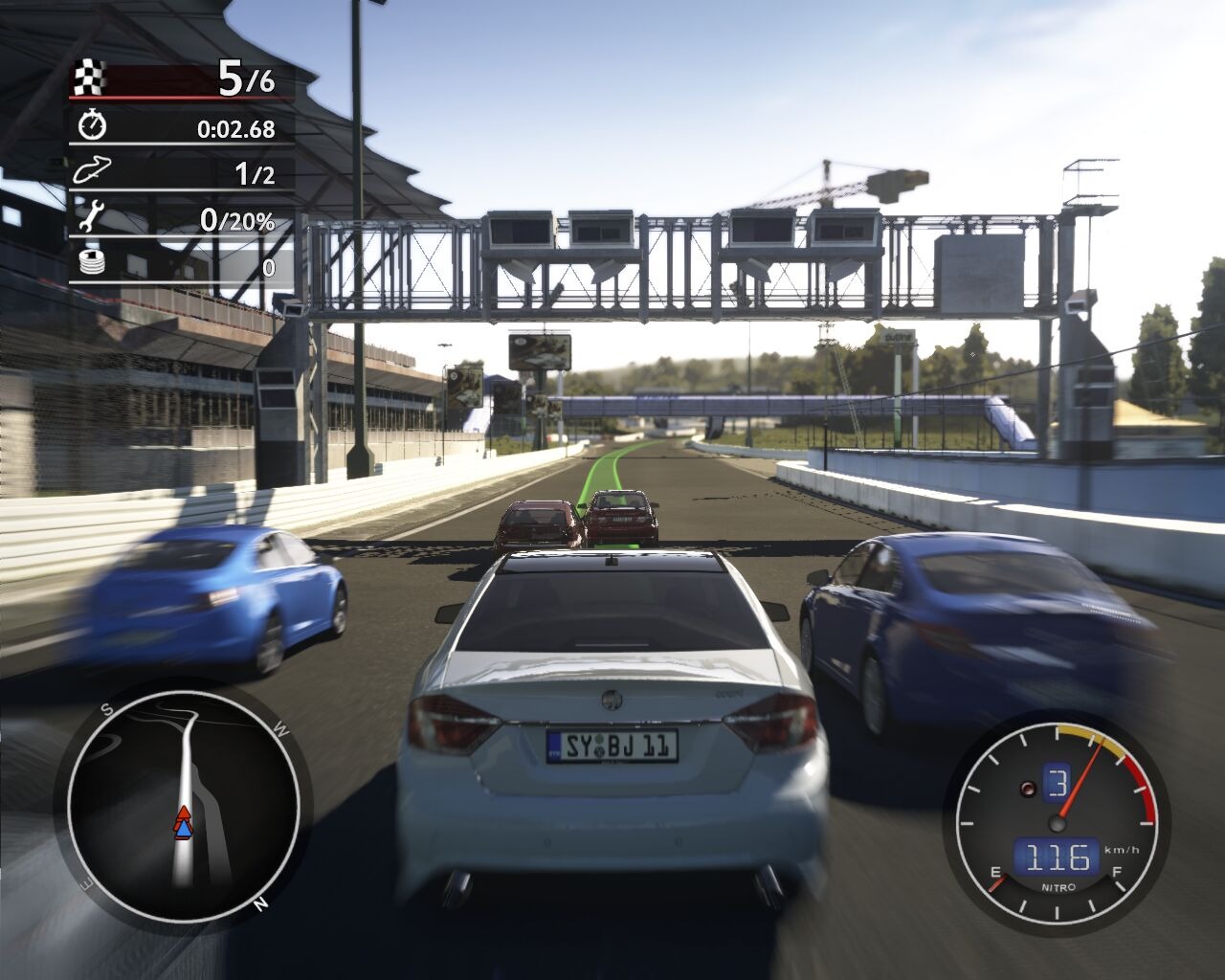The height and width of the screenshot is (980, 1225).
Task: Click the wrench damage indicator icon
Action: pos(90,217)
